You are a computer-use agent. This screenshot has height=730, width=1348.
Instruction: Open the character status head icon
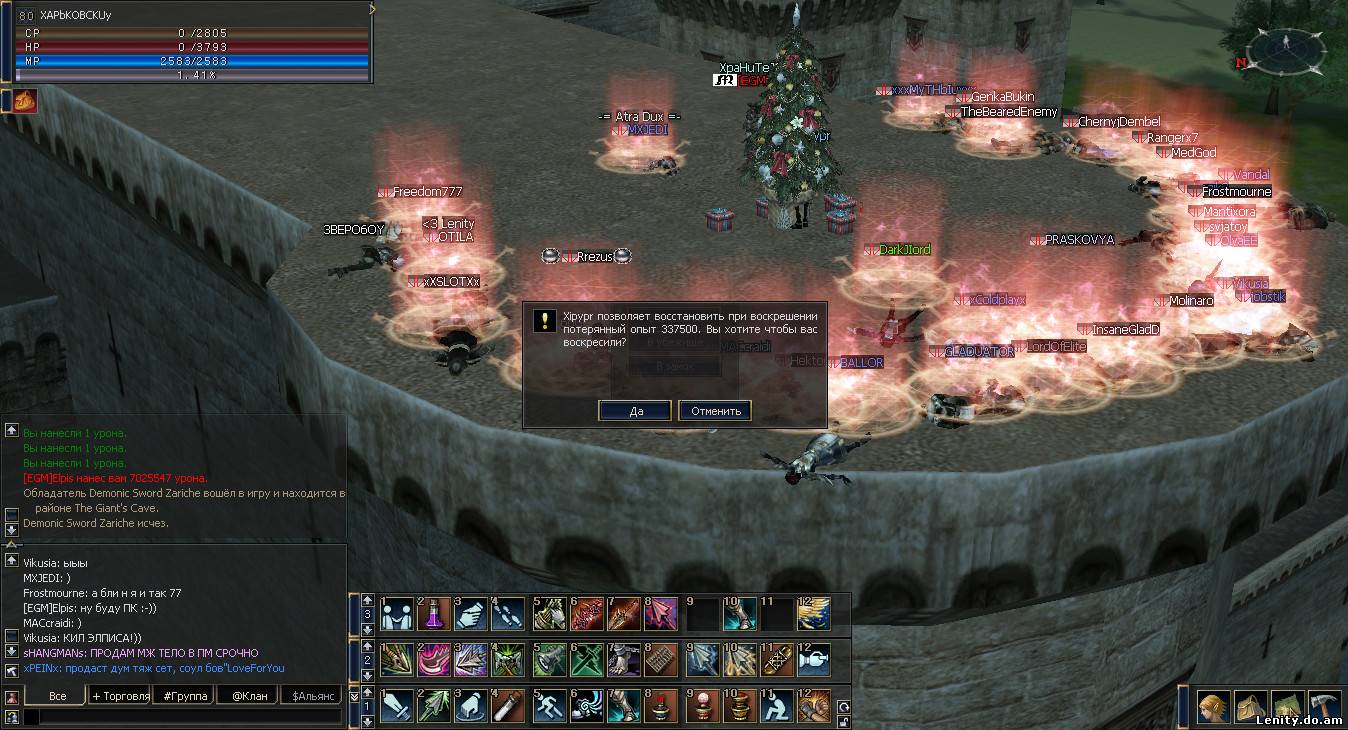[1214, 706]
